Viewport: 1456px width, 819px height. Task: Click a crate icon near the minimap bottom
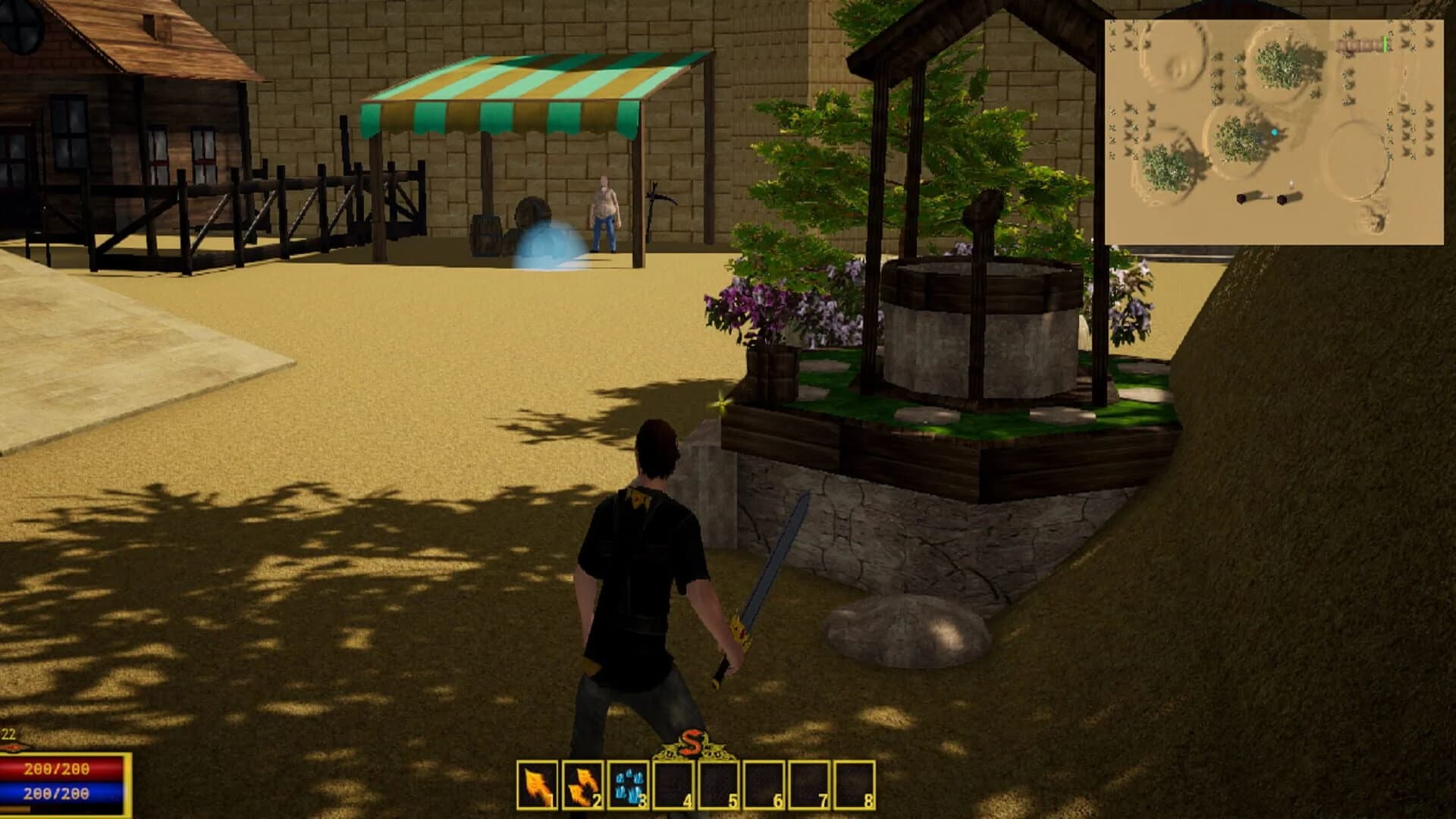coord(1241,199)
